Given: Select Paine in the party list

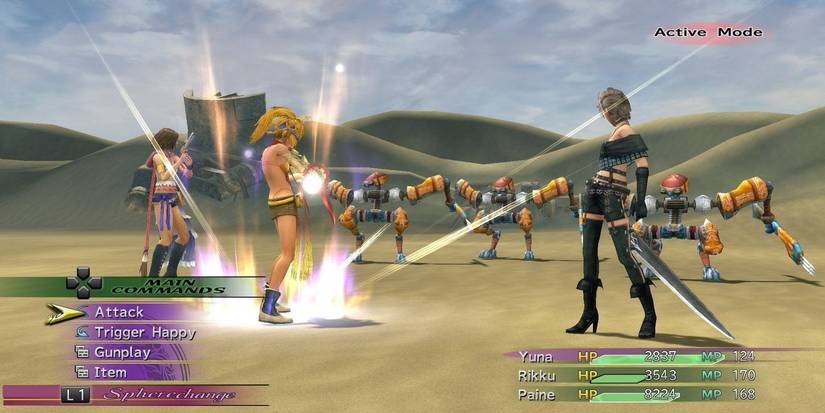Looking at the screenshot, I should 537,395.
